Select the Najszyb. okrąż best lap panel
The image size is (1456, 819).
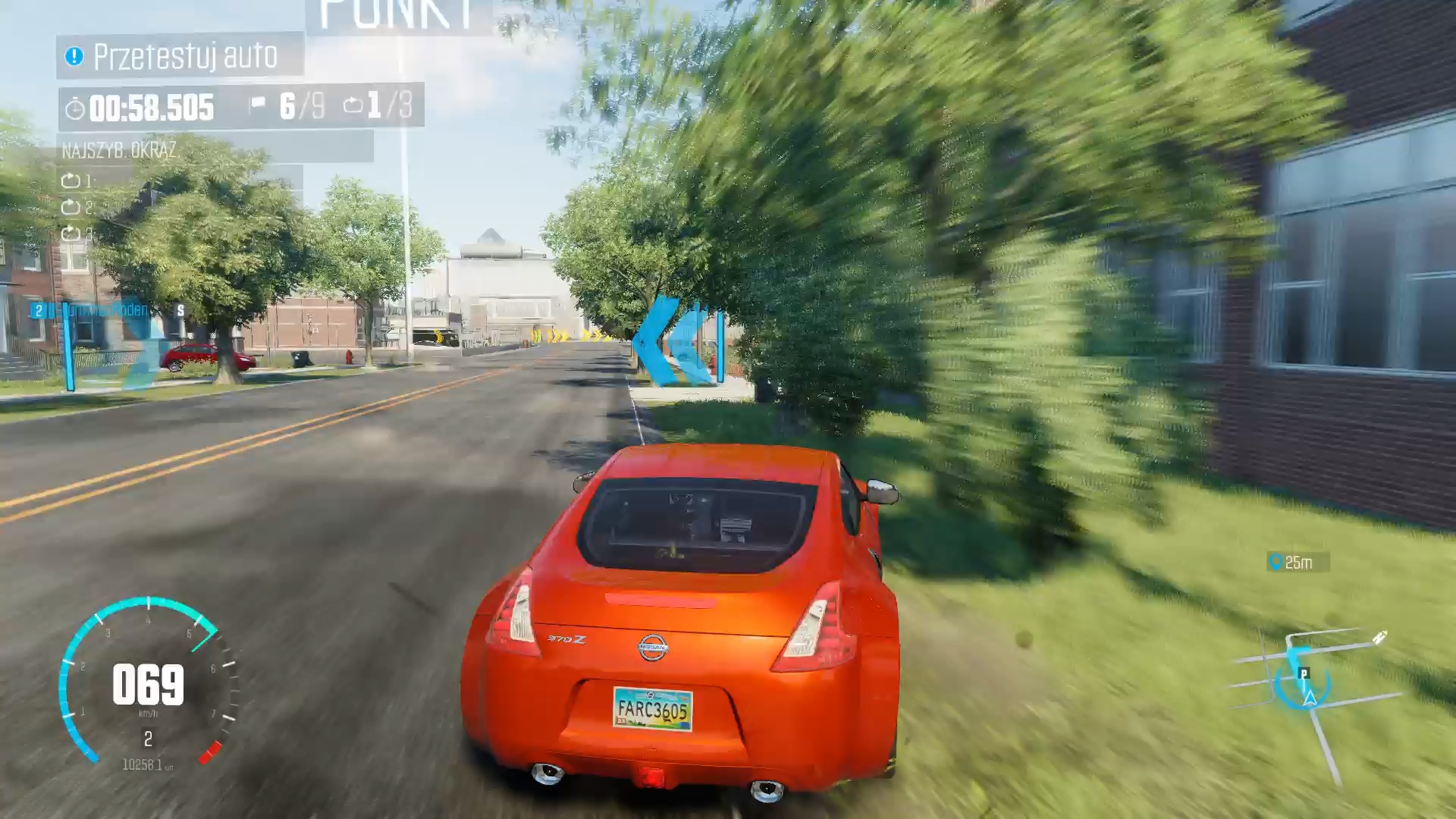point(215,149)
